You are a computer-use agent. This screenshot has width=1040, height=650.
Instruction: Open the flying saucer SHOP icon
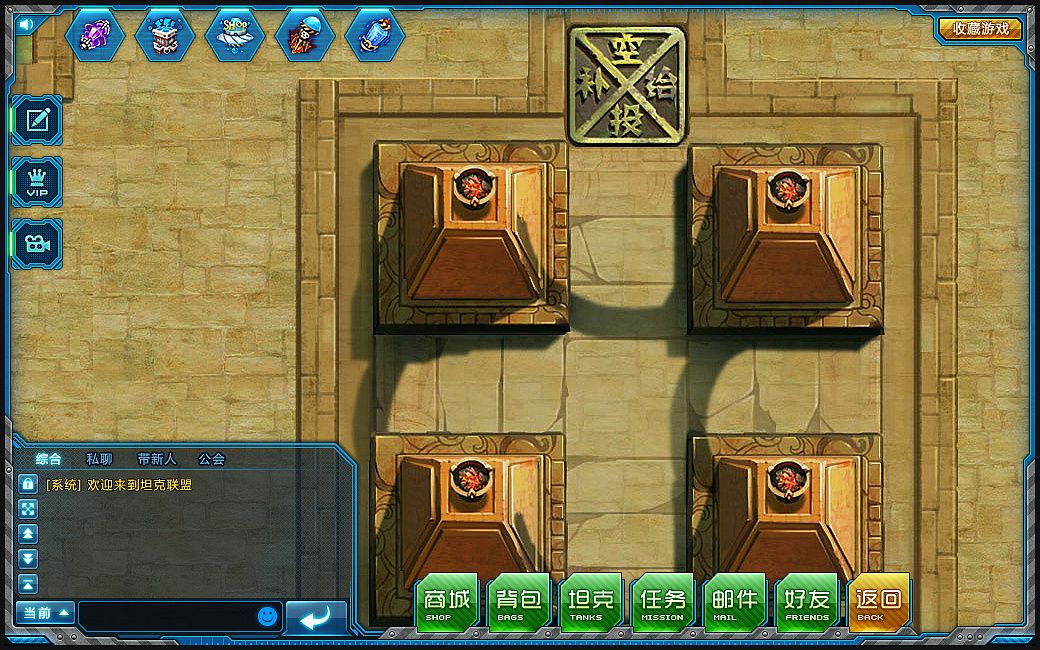[235, 35]
